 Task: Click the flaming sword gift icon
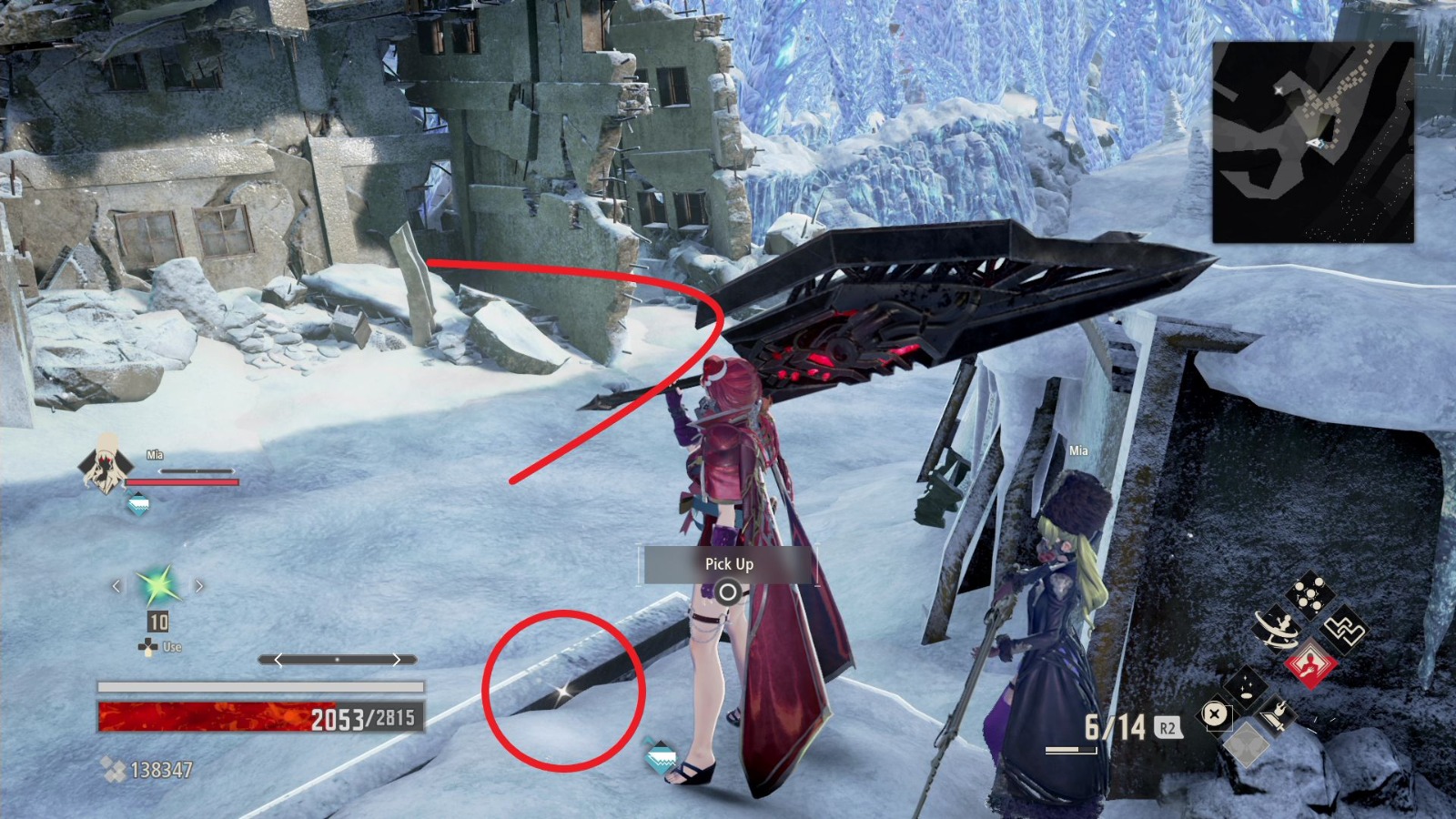(1278, 717)
